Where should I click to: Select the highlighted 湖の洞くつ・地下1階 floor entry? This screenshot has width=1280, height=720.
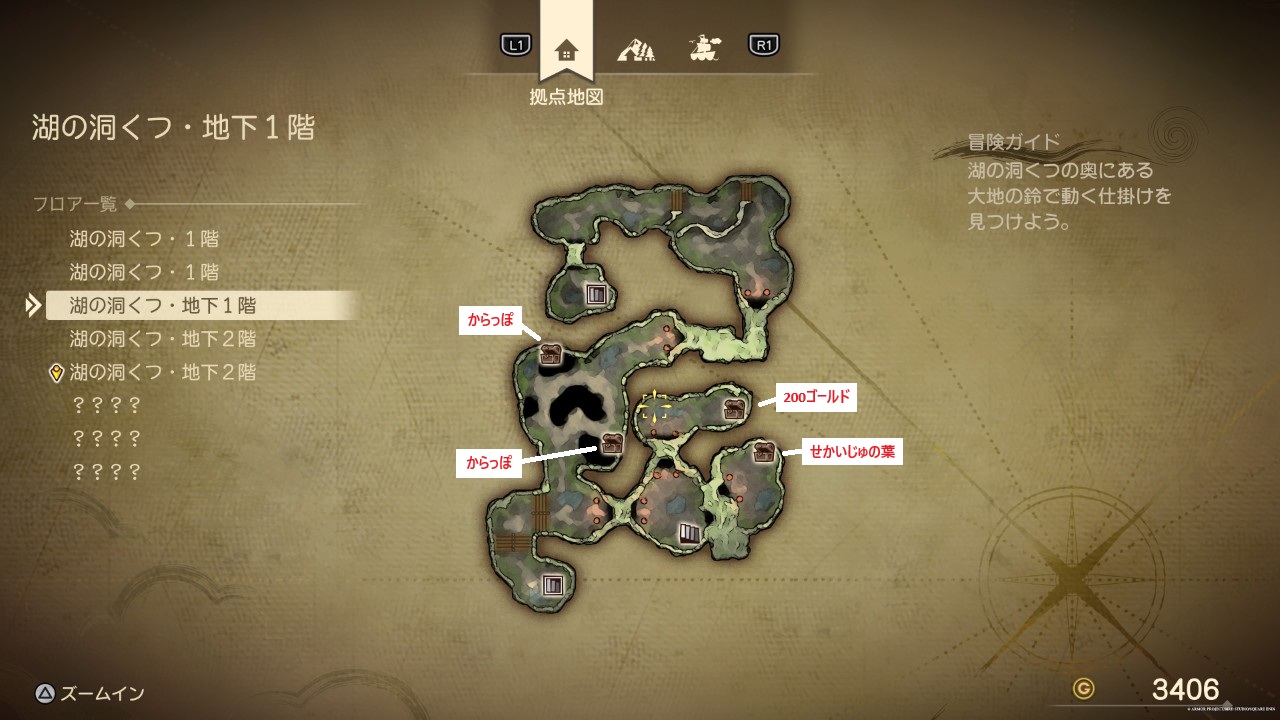pyautogui.click(x=163, y=305)
